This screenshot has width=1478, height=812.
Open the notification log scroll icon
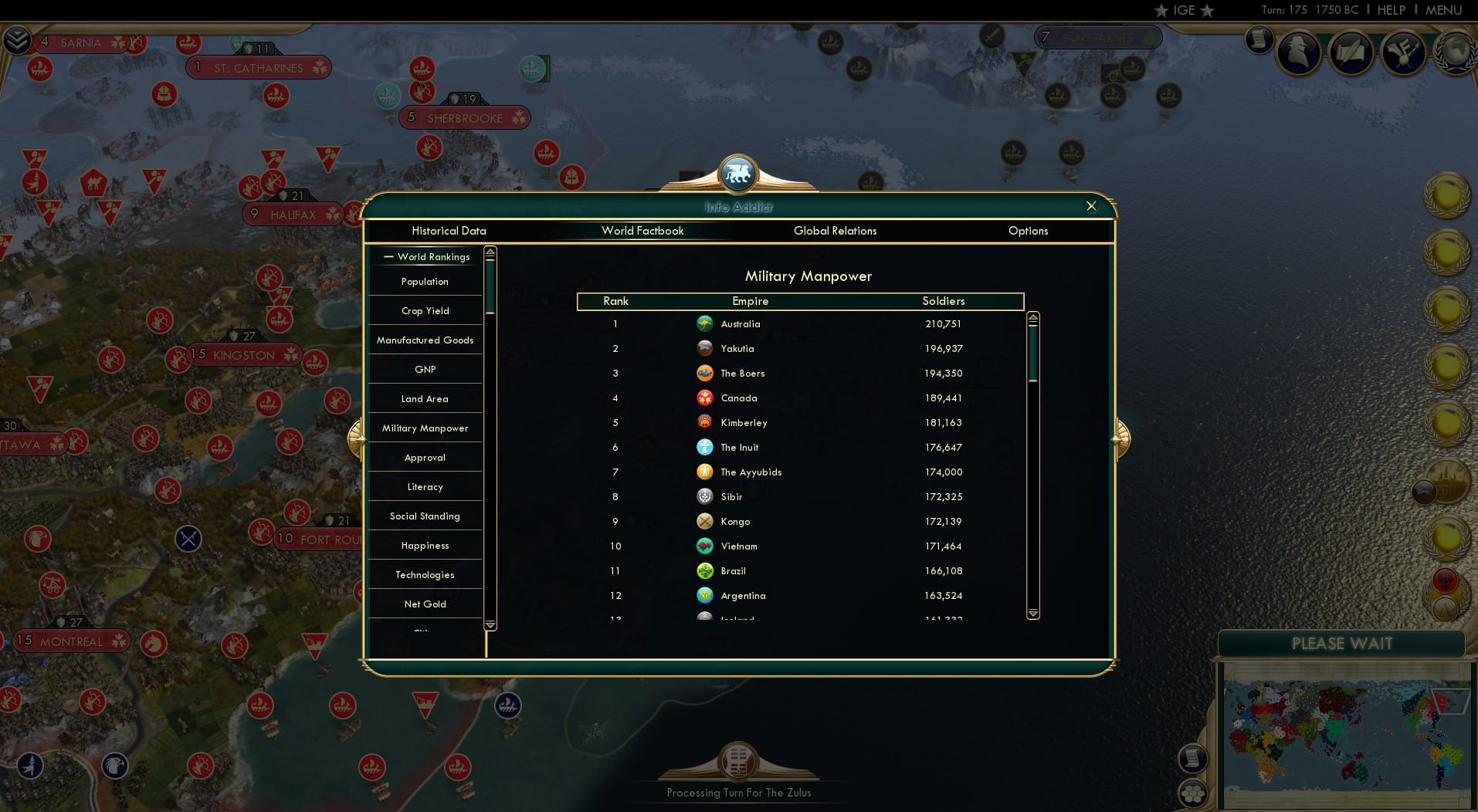pyautogui.click(x=1260, y=40)
